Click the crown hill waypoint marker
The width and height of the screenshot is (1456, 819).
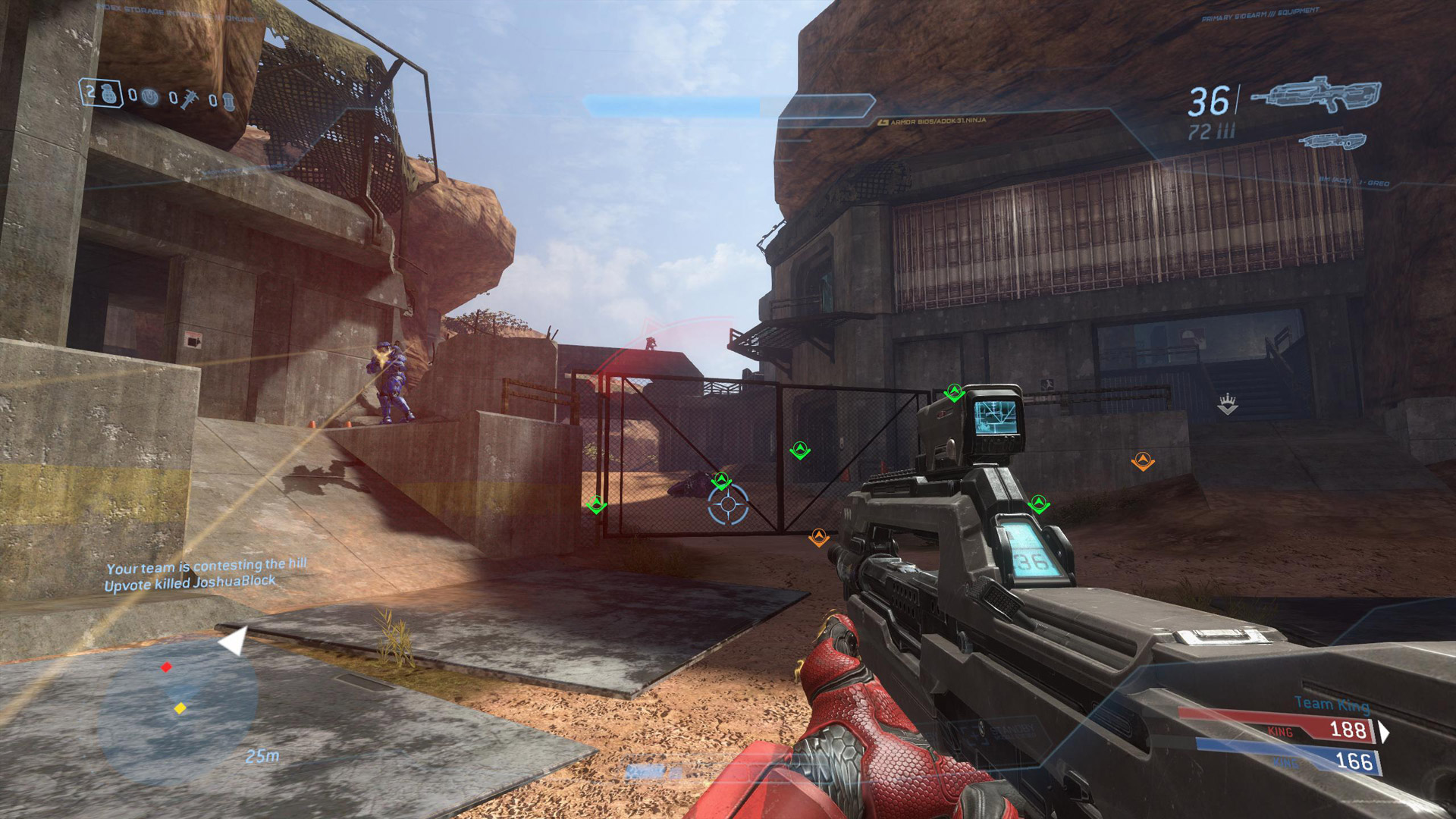pos(1227,403)
